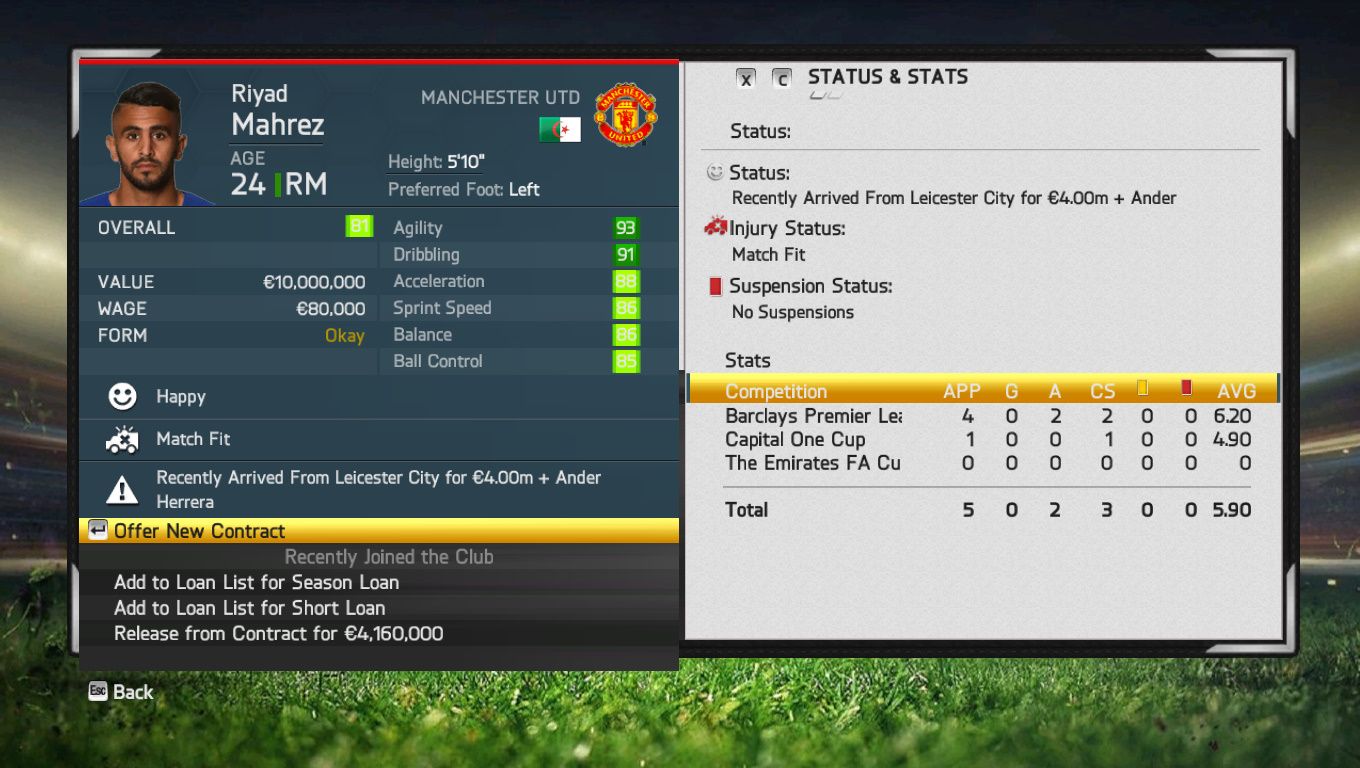Select the Capital One Cup stats row
1360x768 pixels.
click(795, 440)
